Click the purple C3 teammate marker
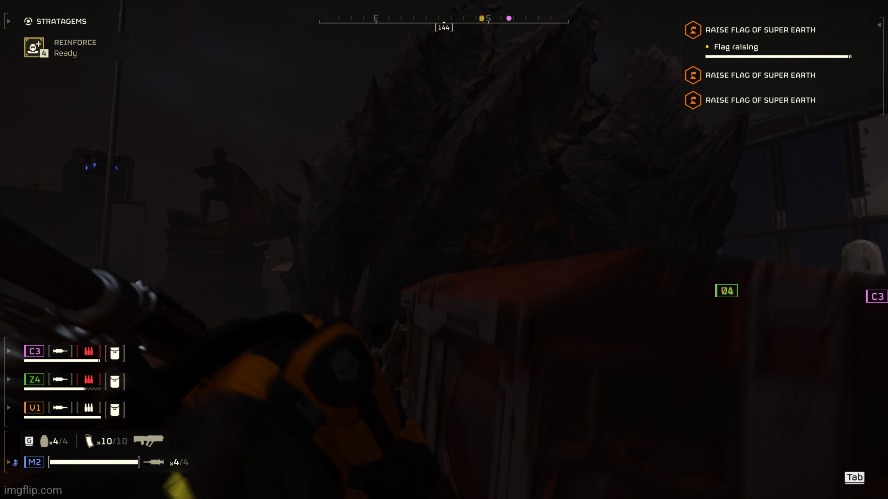The height and width of the screenshot is (499, 888). click(876, 296)
